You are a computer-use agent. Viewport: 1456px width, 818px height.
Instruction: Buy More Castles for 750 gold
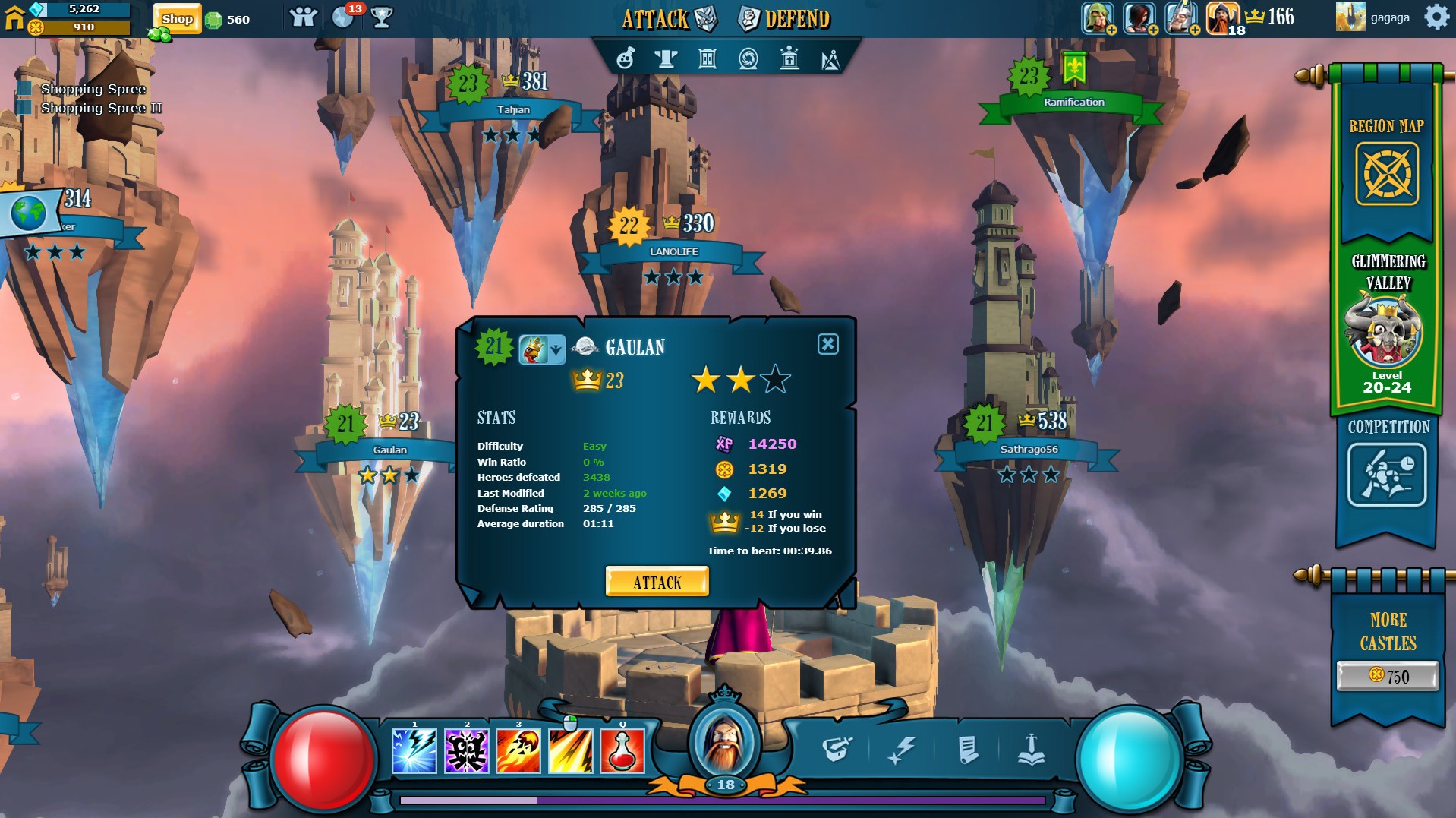coord(1387,675)
